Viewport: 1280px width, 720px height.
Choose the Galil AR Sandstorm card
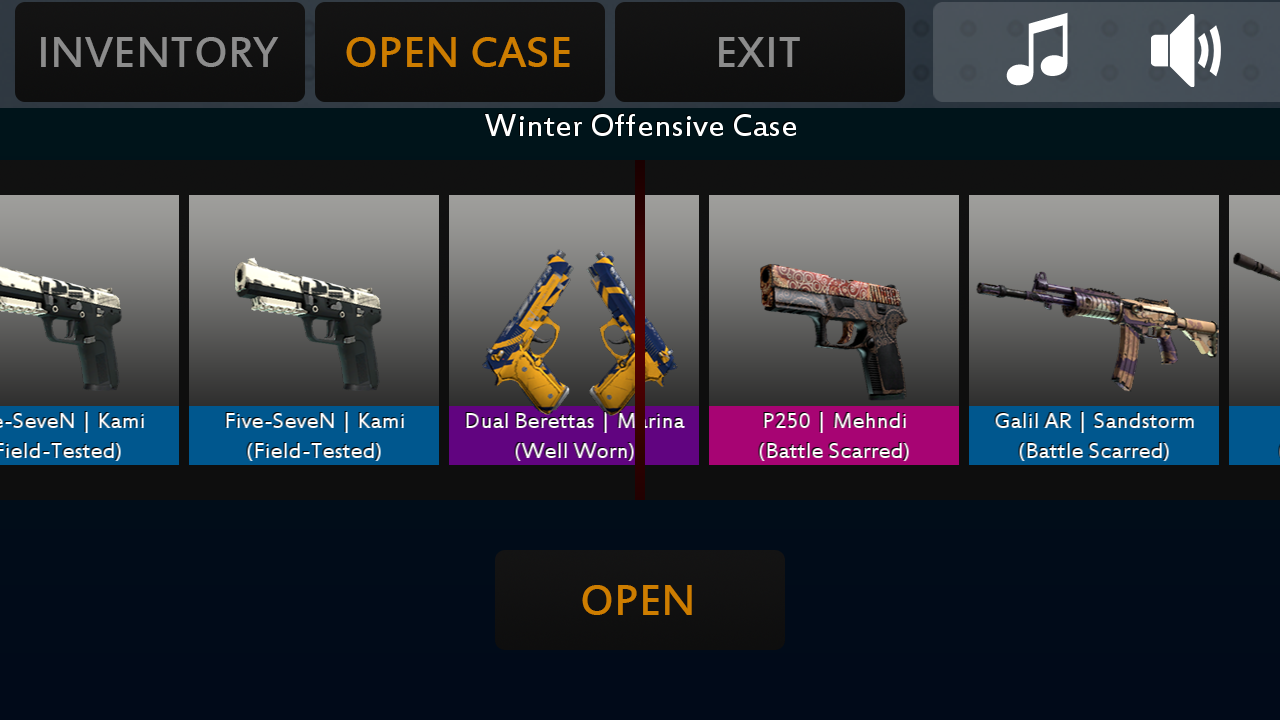[1093, 330]
